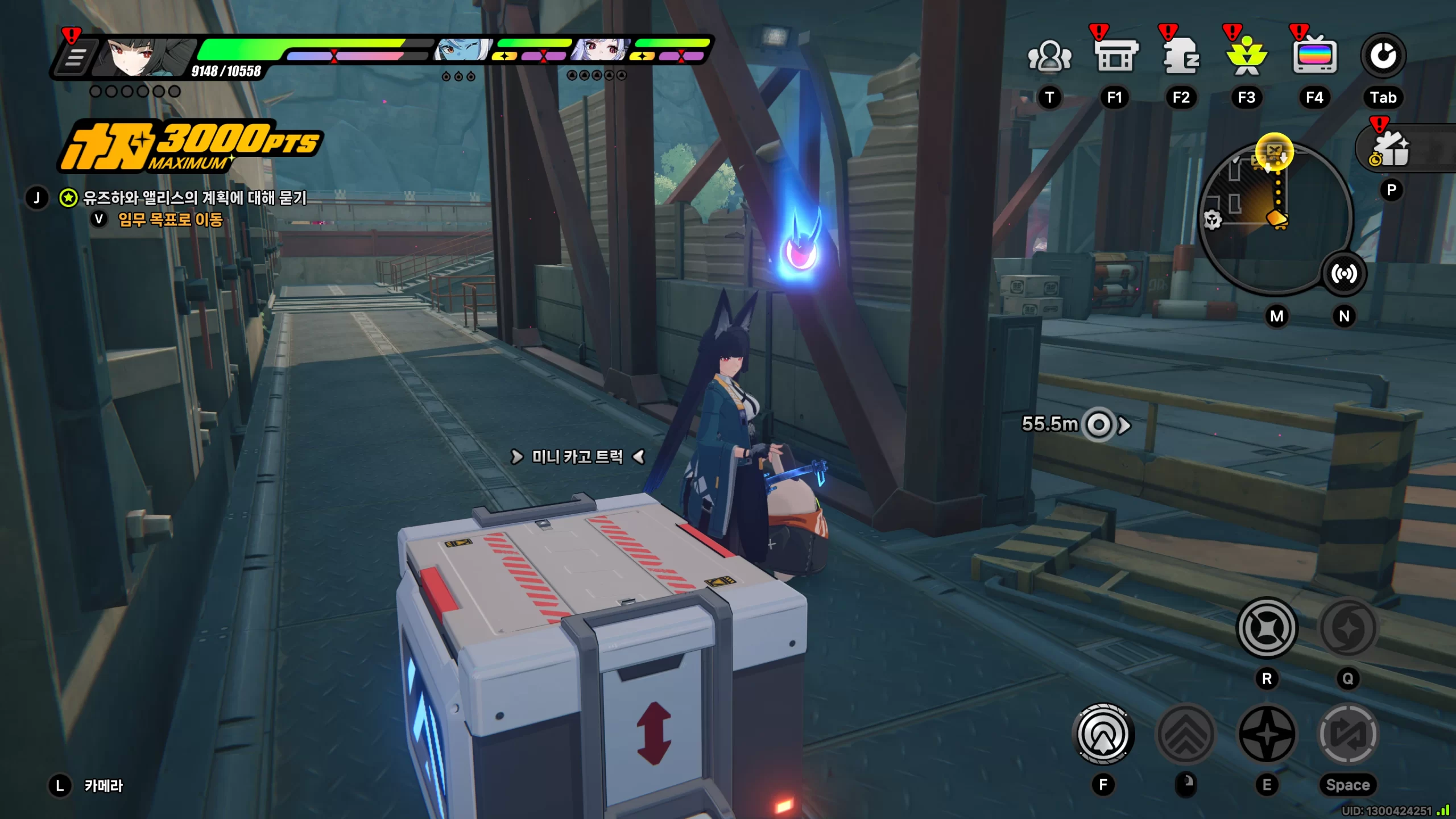This screenshot has width=1456, height=819.
Task: Open the shop stall icon above F1
Action: 1115,57
